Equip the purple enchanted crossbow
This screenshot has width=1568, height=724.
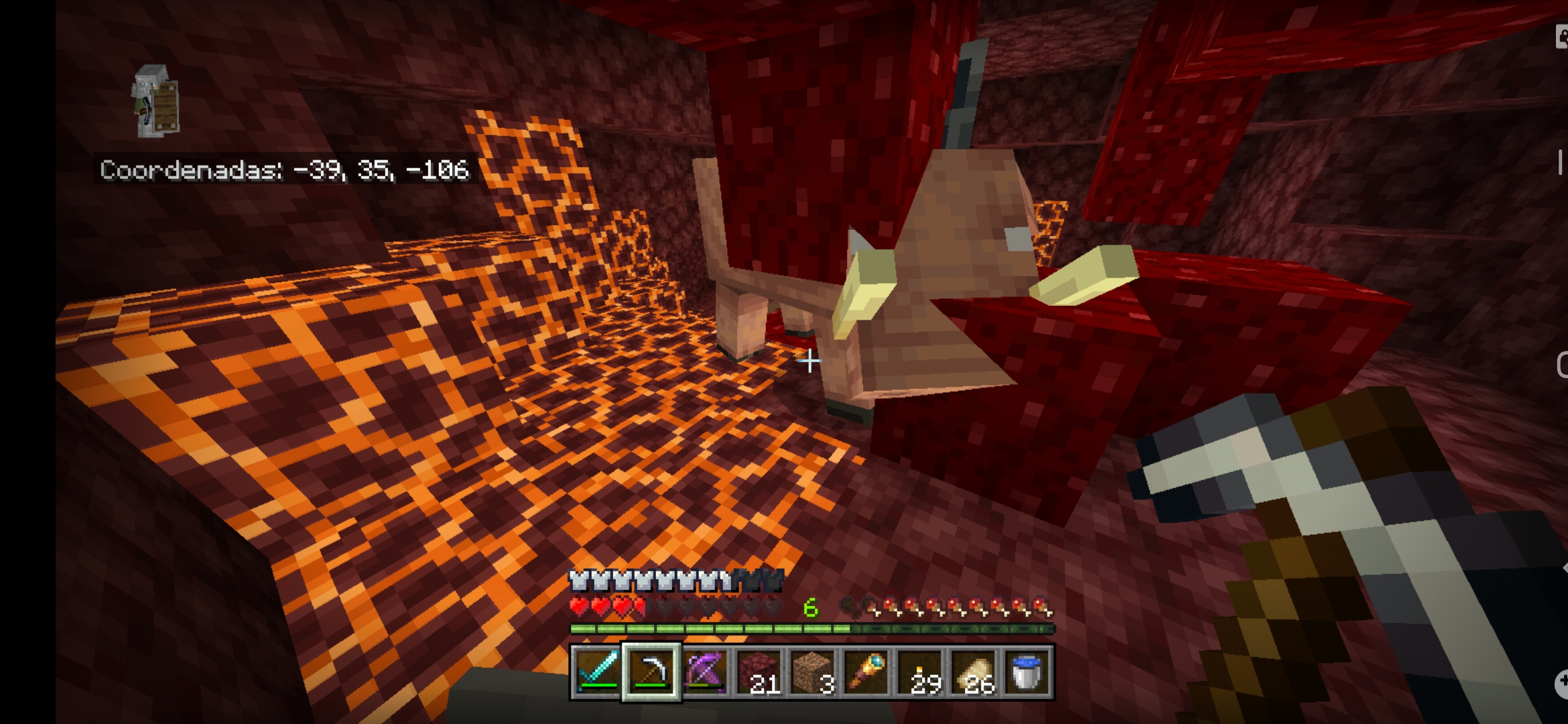click(705, 672)
